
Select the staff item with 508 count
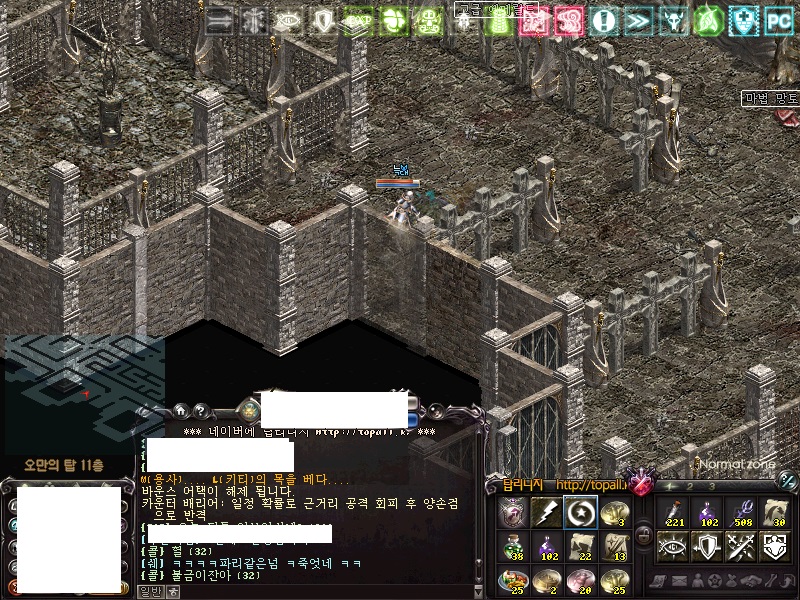(740, 513)
